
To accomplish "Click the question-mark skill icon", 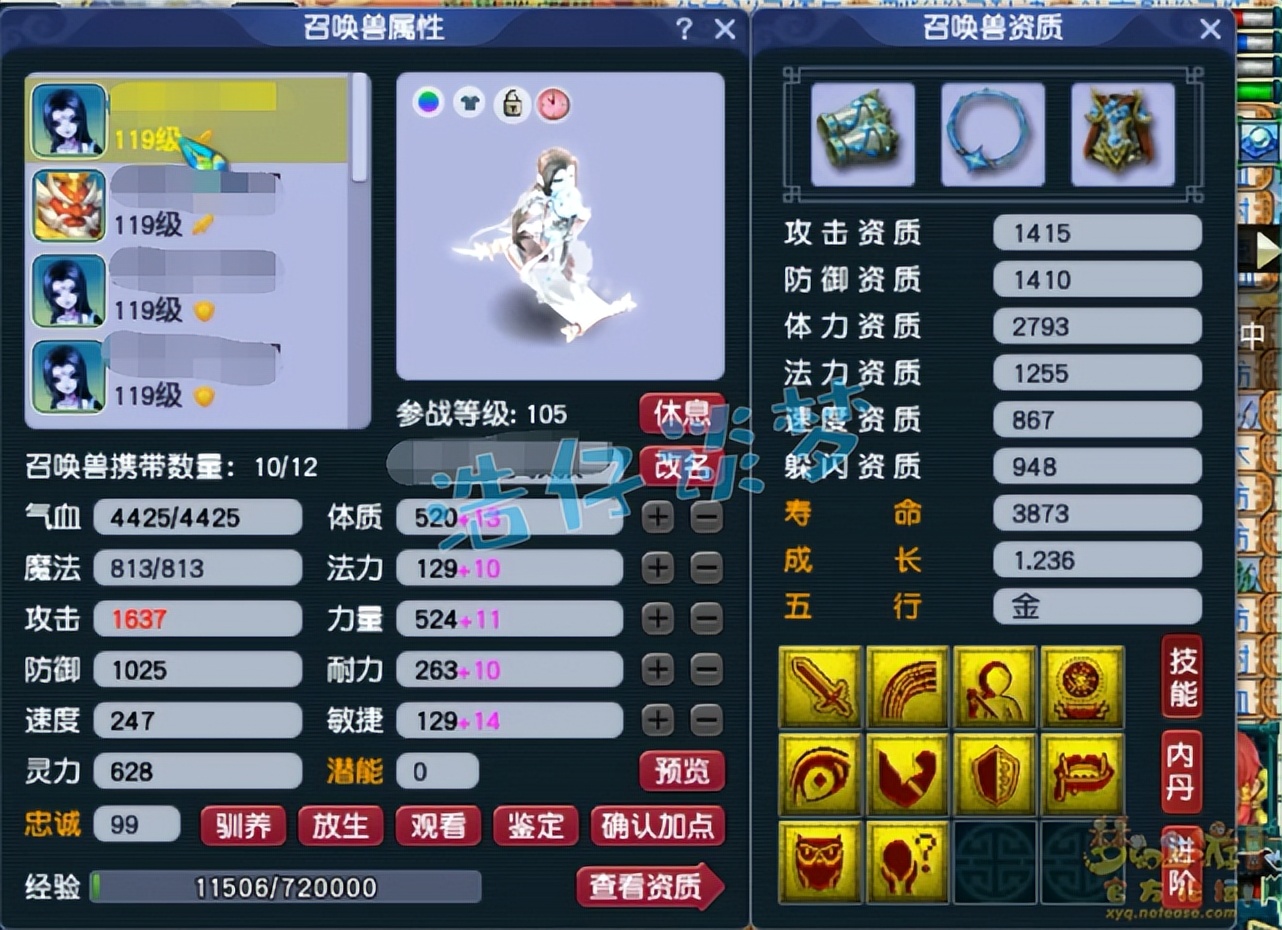I will pyautogui.click(x=907, y=861).
